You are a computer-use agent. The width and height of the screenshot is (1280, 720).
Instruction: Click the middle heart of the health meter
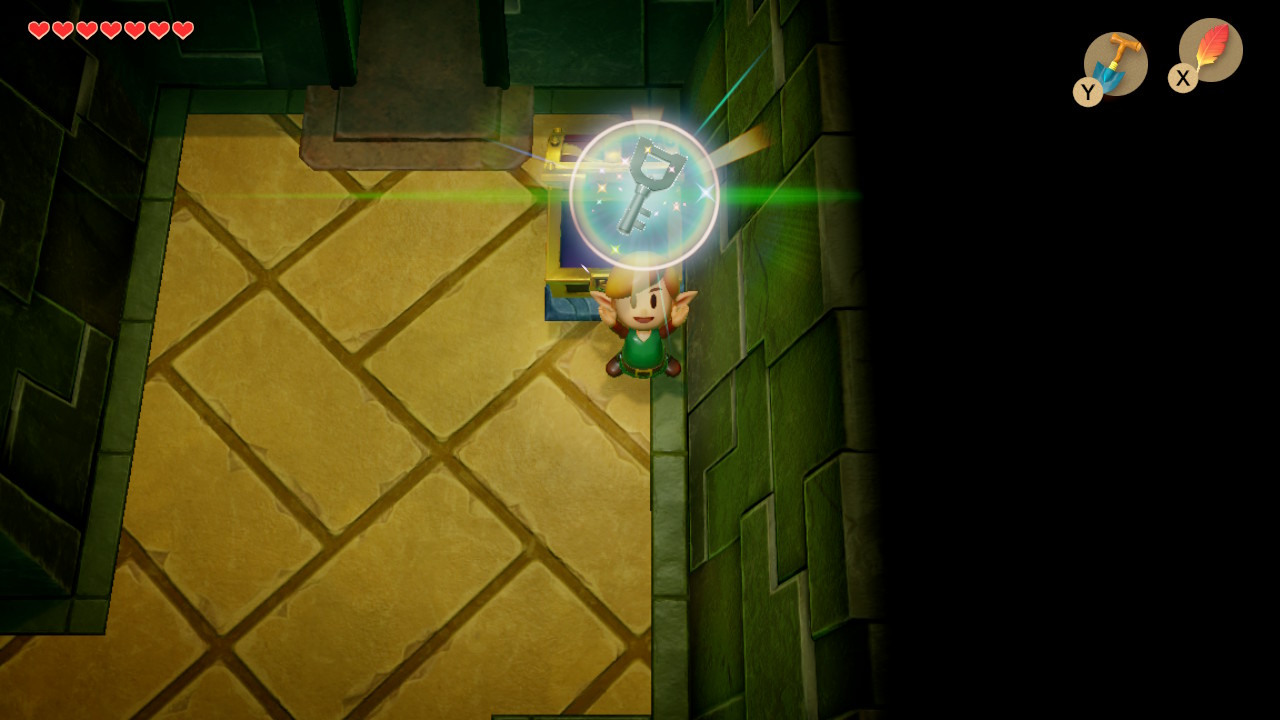click(x=110, y=30)
